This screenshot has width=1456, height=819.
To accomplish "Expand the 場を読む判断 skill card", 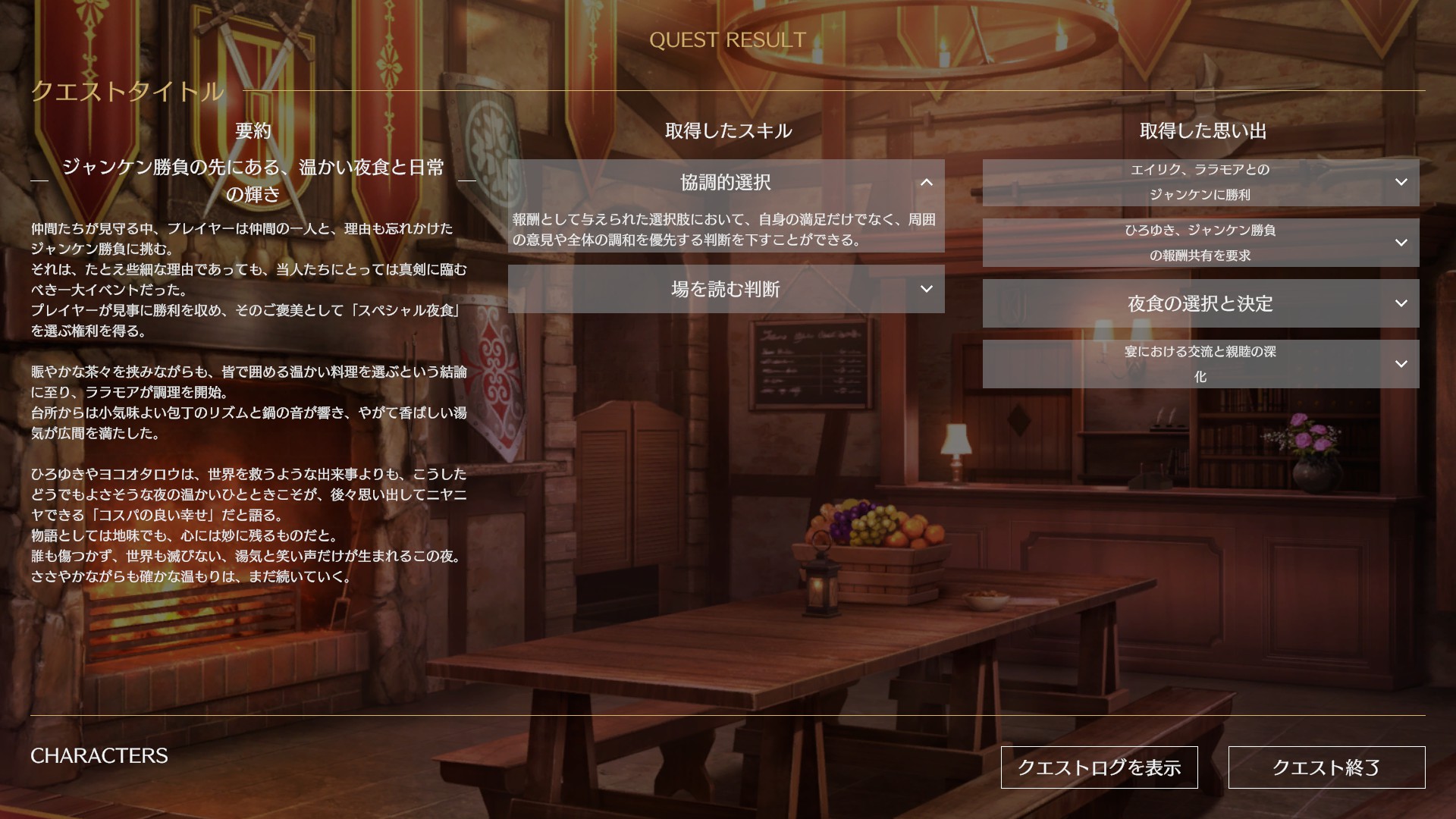I will point(926,290).
